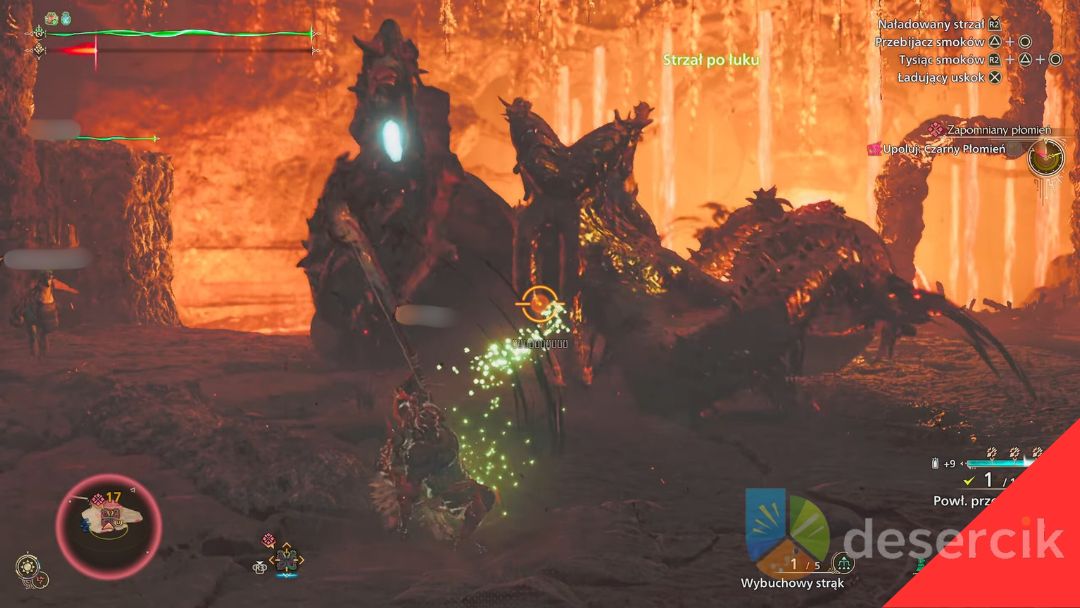Select the Wybuchowy strąk slinger ammo wheel
The height and width of the screenshot is (608, 1080).
point(788,529)
